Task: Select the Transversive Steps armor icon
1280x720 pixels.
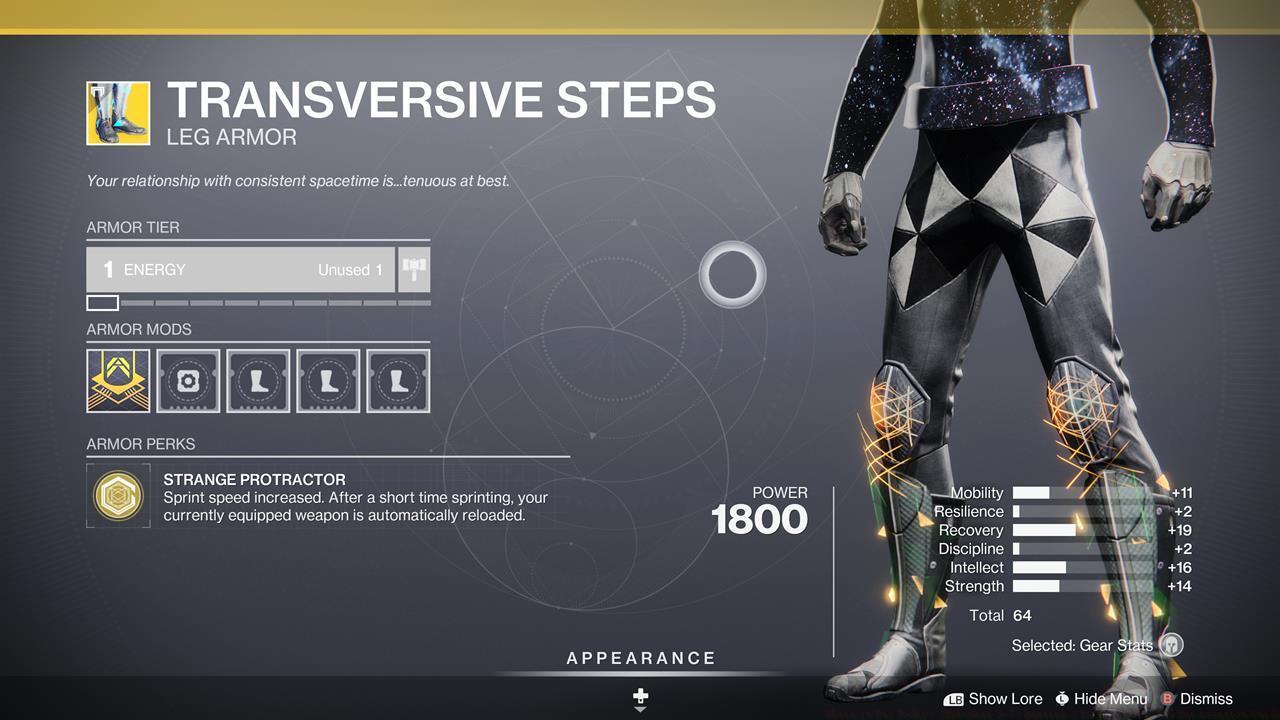Action: click(117, 111)
